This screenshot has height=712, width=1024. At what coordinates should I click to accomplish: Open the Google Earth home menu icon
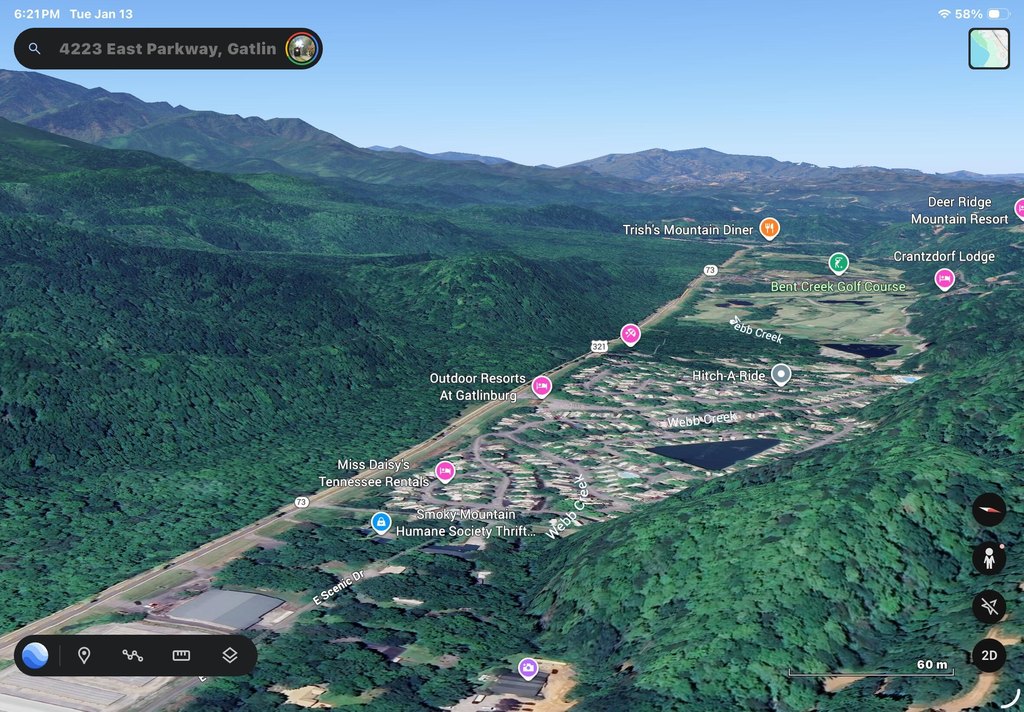click(35, 656)
